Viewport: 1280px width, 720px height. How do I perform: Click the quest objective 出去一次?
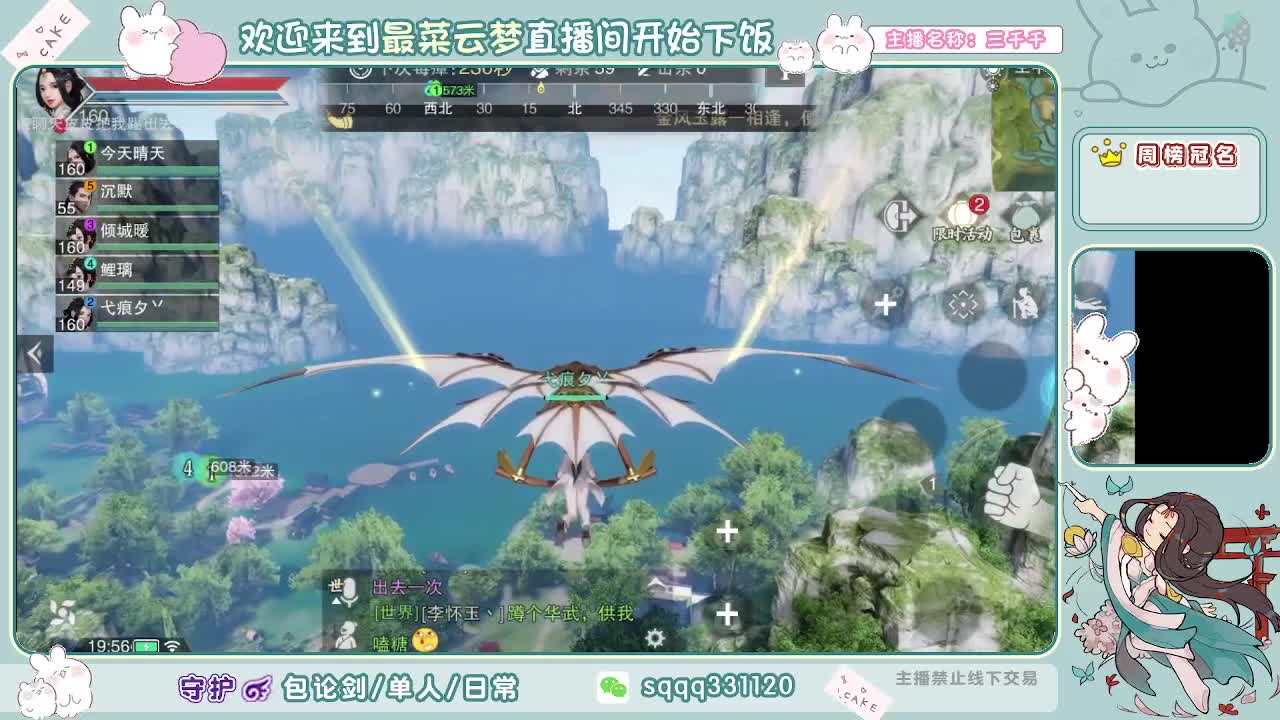click(x=408, y=587)
